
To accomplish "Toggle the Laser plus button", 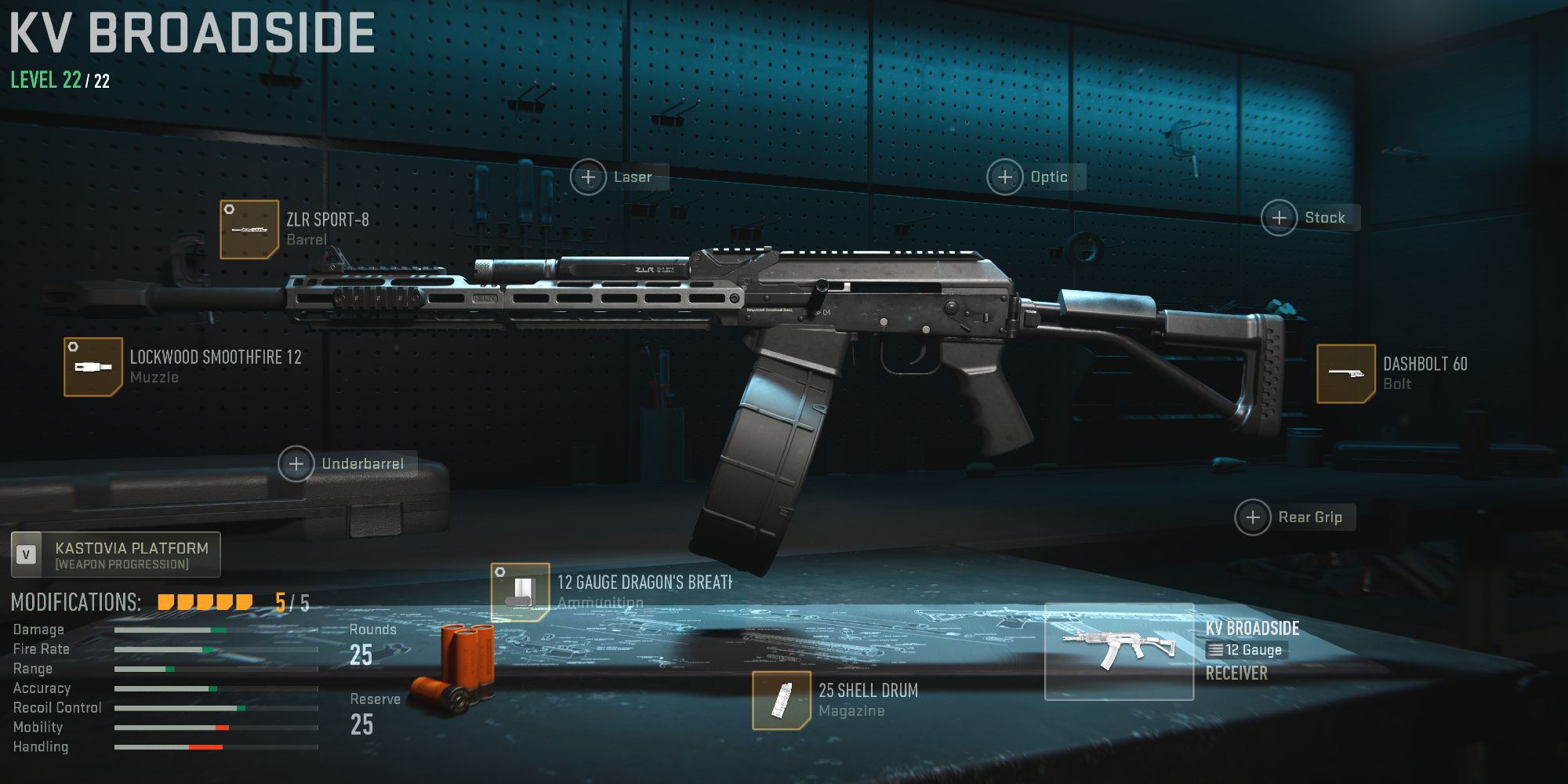I will point(587,177).
